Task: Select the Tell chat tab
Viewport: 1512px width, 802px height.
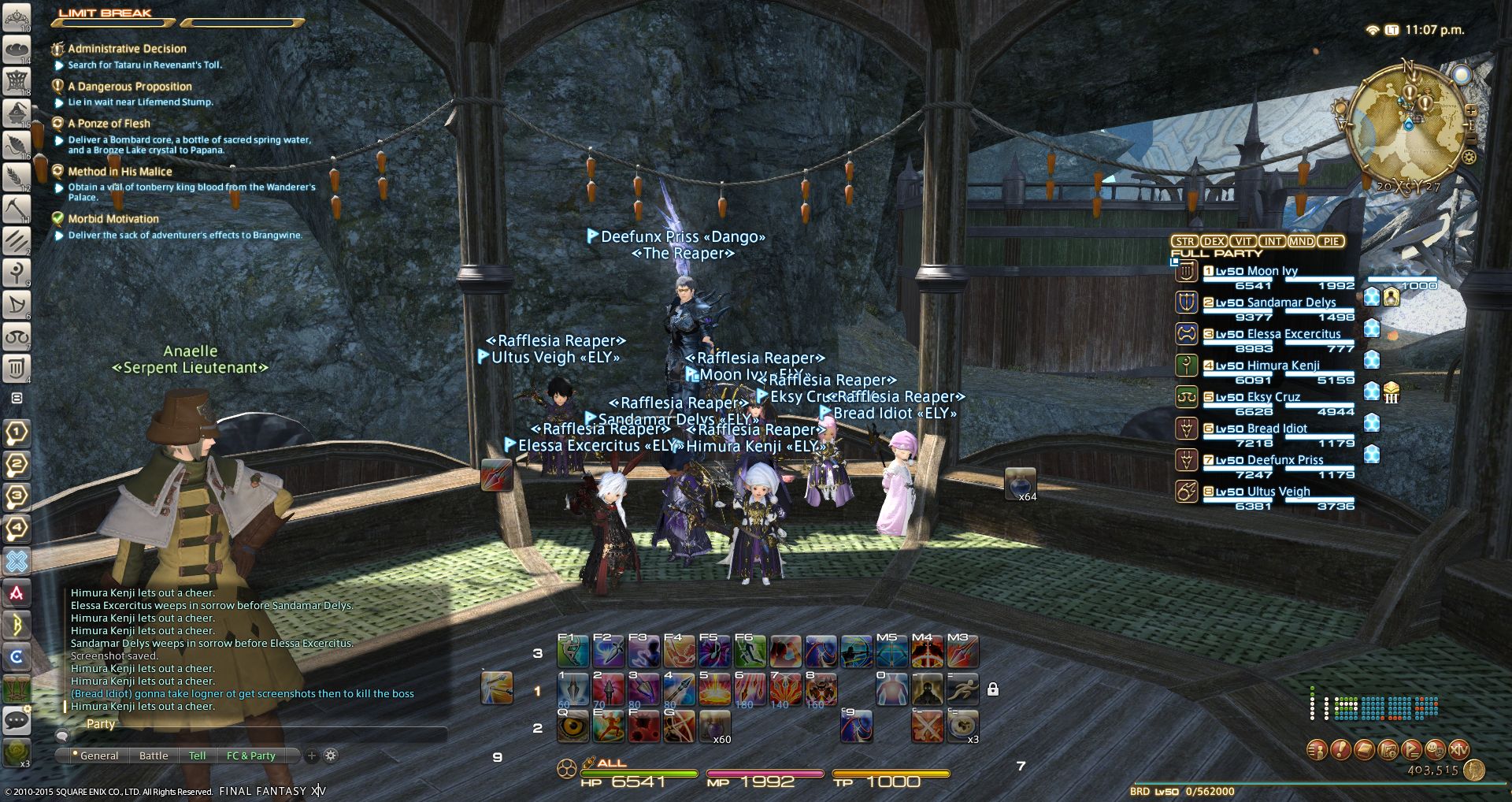Action: pyautogui.click(x=197, y=756)
